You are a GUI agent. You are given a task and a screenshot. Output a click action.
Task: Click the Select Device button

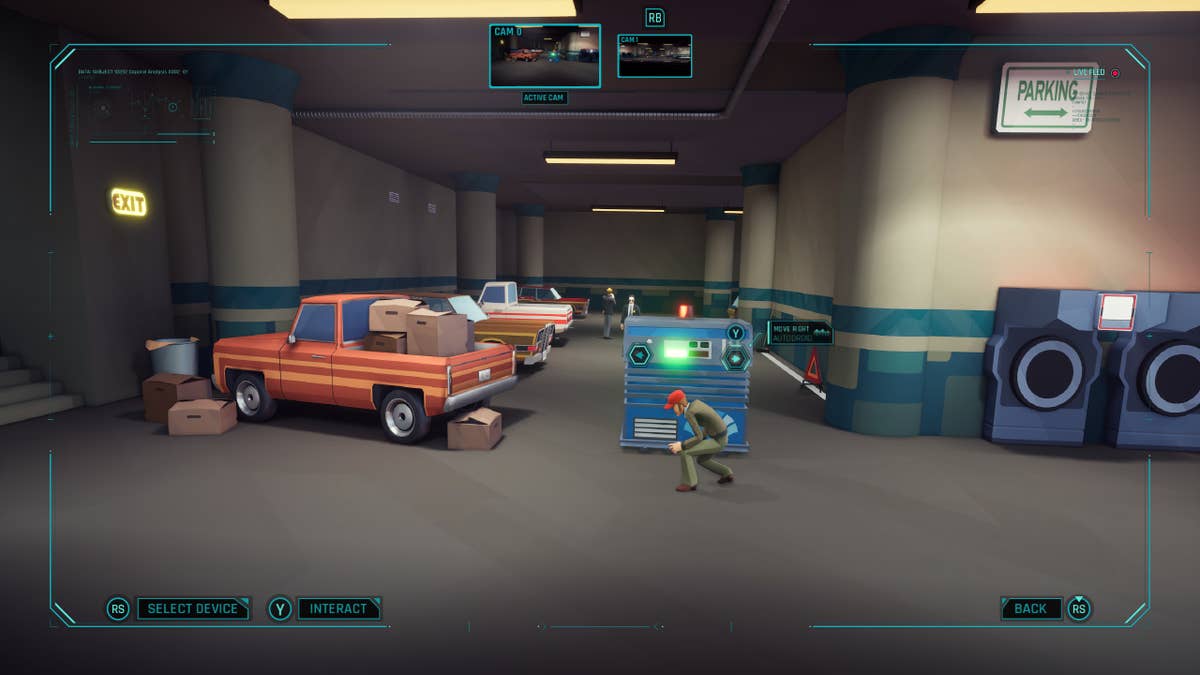point(193,608)
